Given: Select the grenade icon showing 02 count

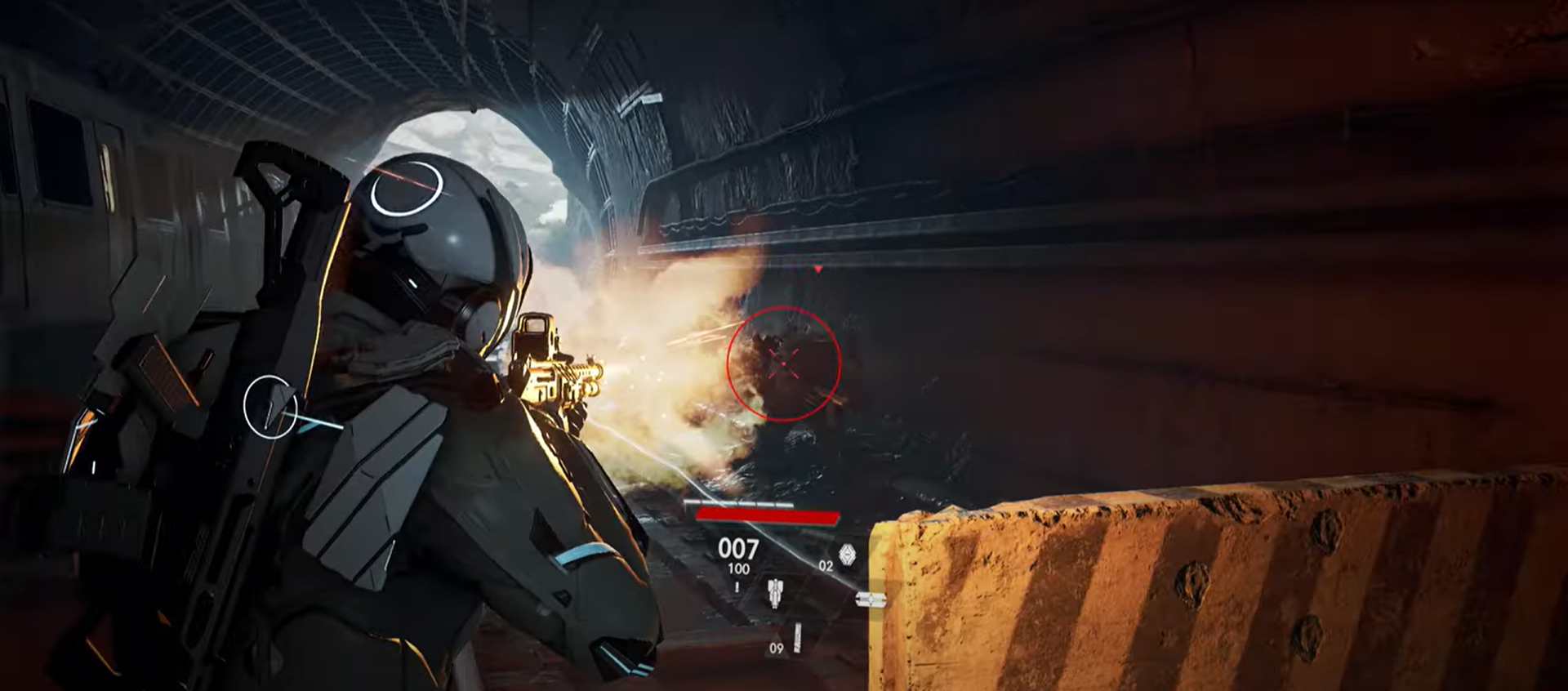Looking at the screenshot, I should pyautogui.click(x=848, y=552).
